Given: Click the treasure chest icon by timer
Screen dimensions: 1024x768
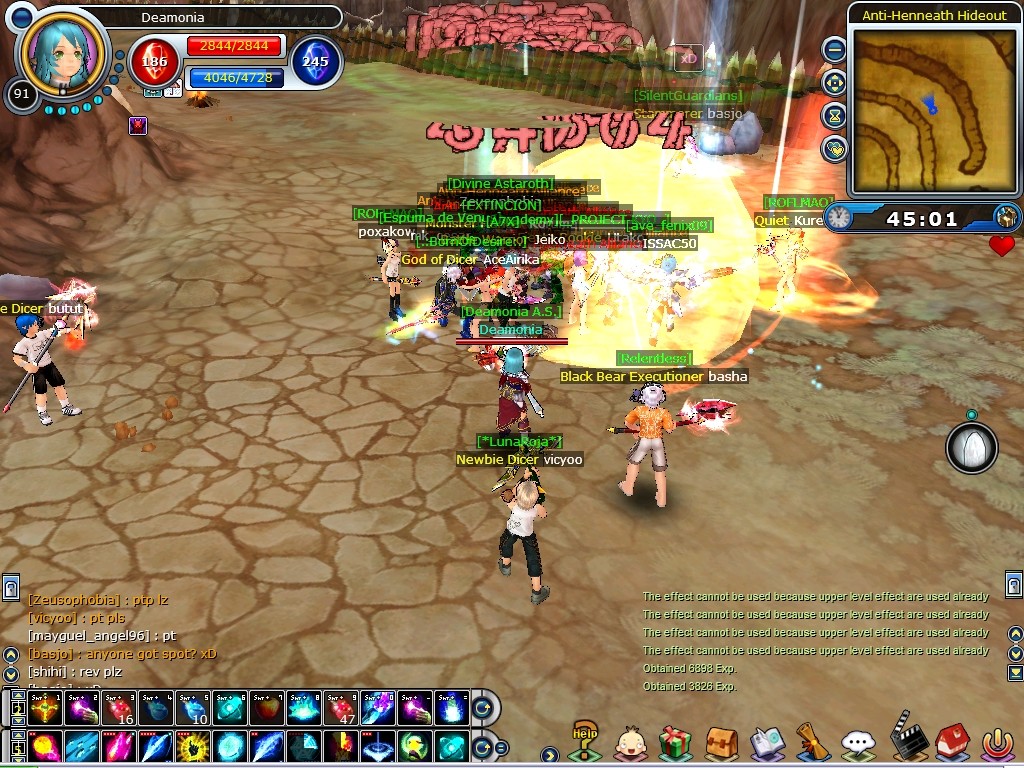Looking at the screenshot, I should point(1005,217).
